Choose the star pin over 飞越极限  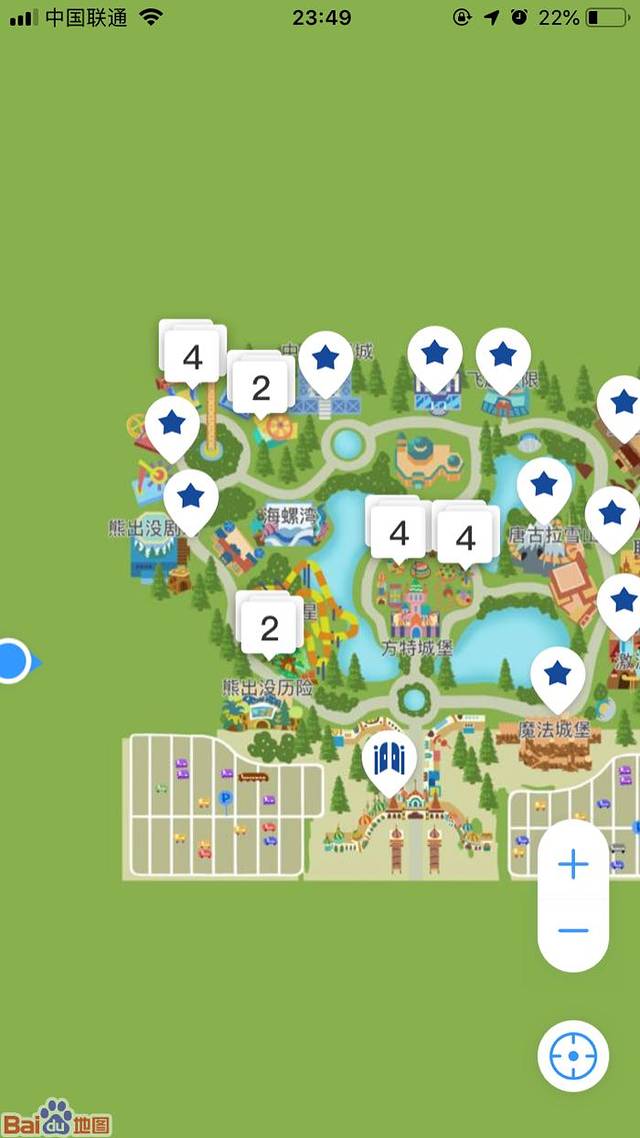[503, 355]
